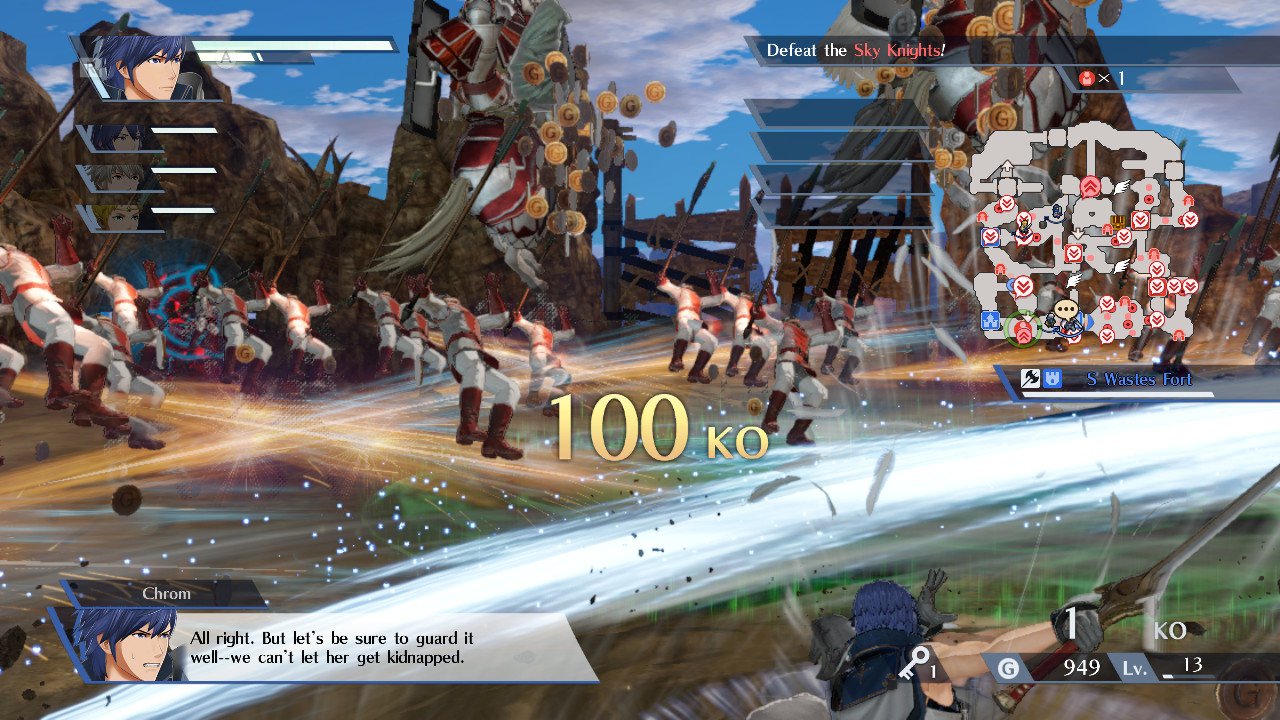
Task: Select the speech bubble marker on minimap
Action: pyautogui.click(x=1067, y=311)
